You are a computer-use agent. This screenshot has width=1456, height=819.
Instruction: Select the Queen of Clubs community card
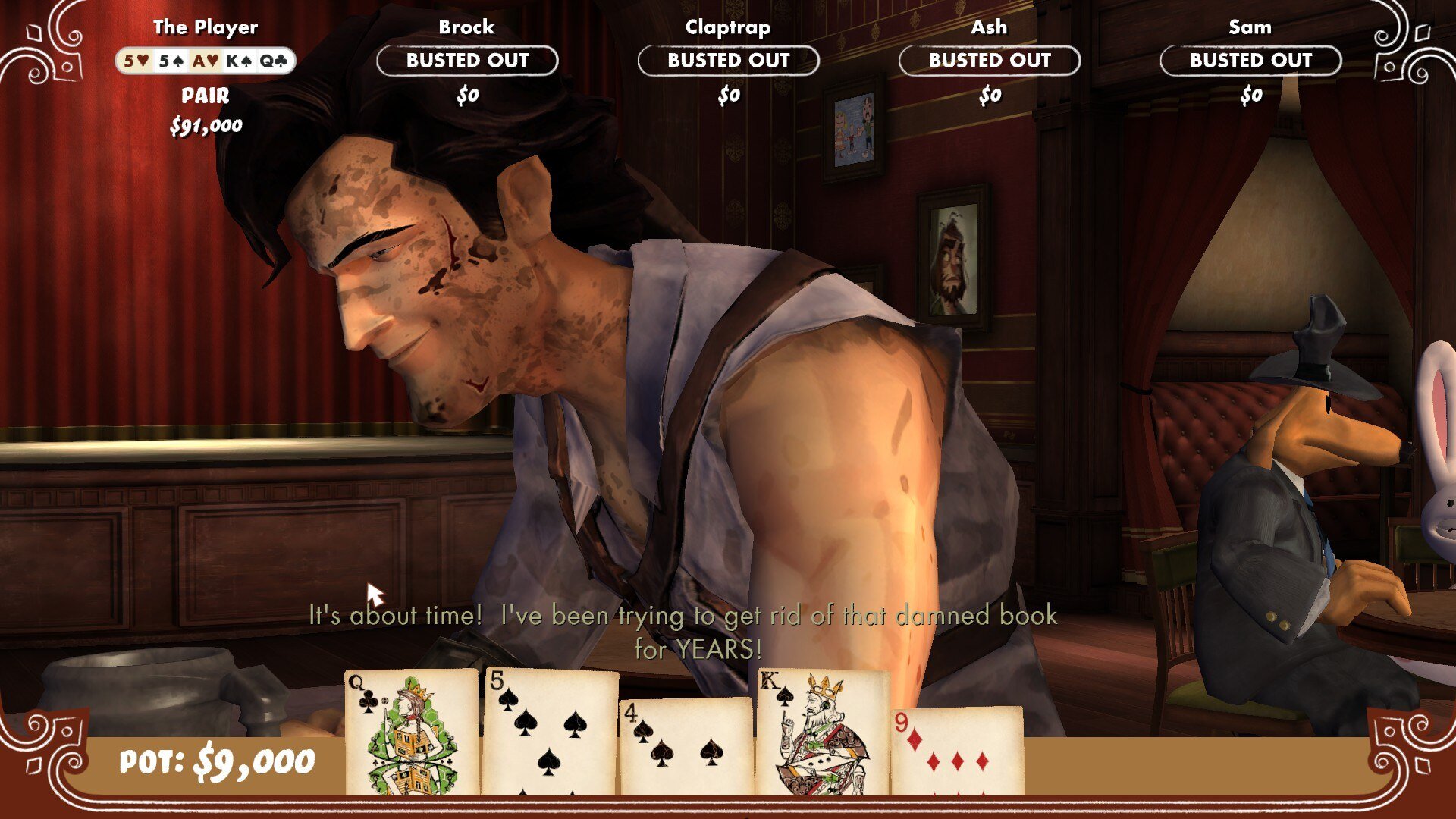(x=412, y=732)
